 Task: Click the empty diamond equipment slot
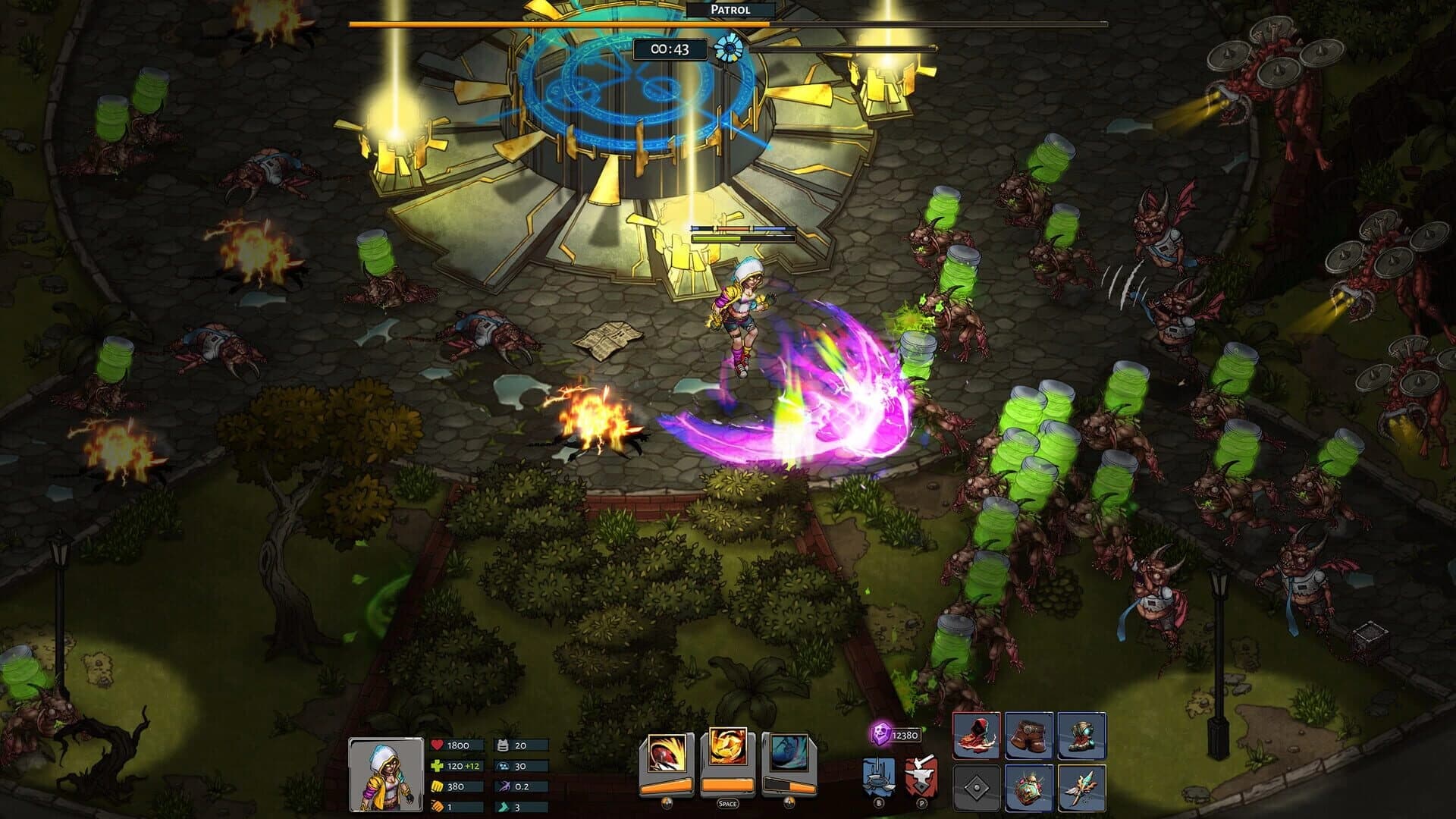tap(977, 789)
